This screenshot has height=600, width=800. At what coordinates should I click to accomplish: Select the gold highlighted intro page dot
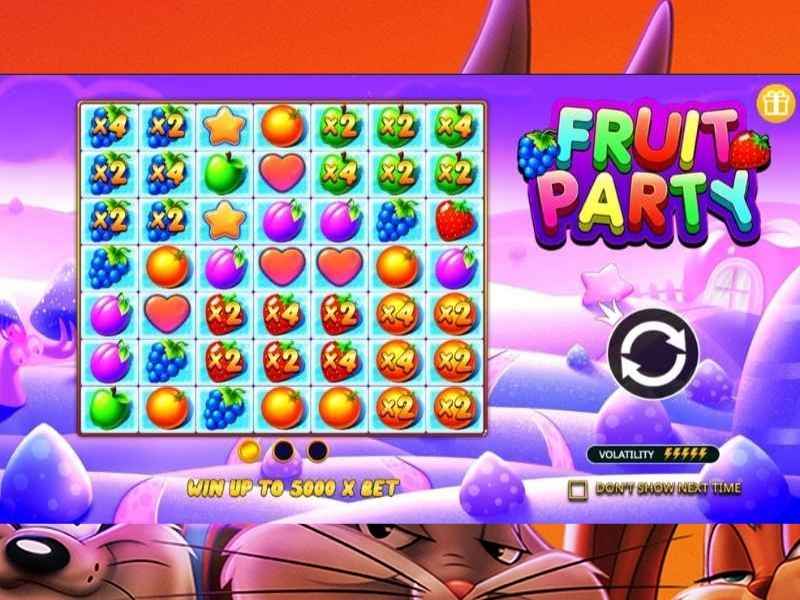[x=250, y=450]
